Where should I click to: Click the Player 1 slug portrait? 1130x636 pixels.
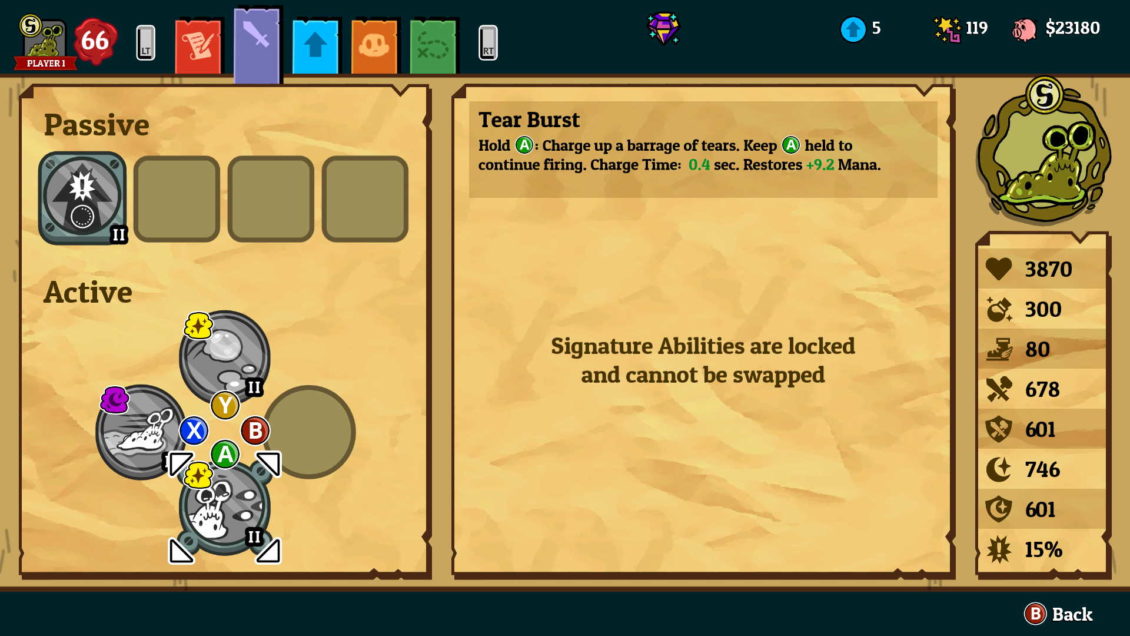click(x=45, y=44)
